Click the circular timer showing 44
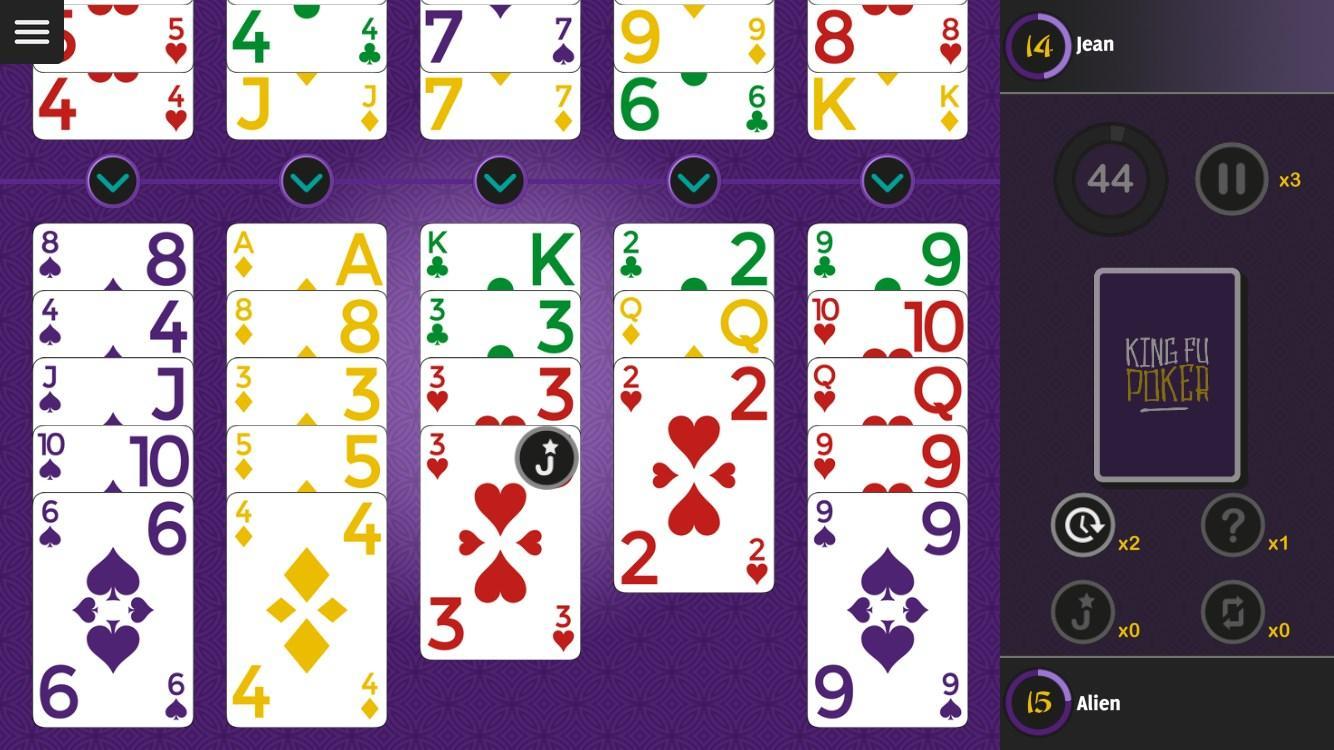The width and height of the screenshot is (1334, 750). click(1110, 180)
